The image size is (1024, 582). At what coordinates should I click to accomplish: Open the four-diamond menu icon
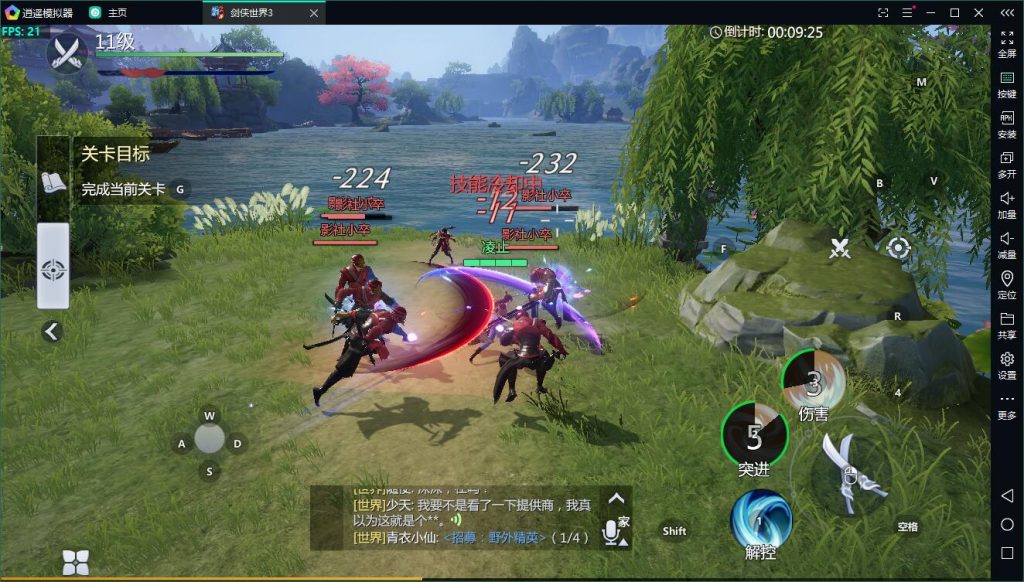[x=76, y=561]
